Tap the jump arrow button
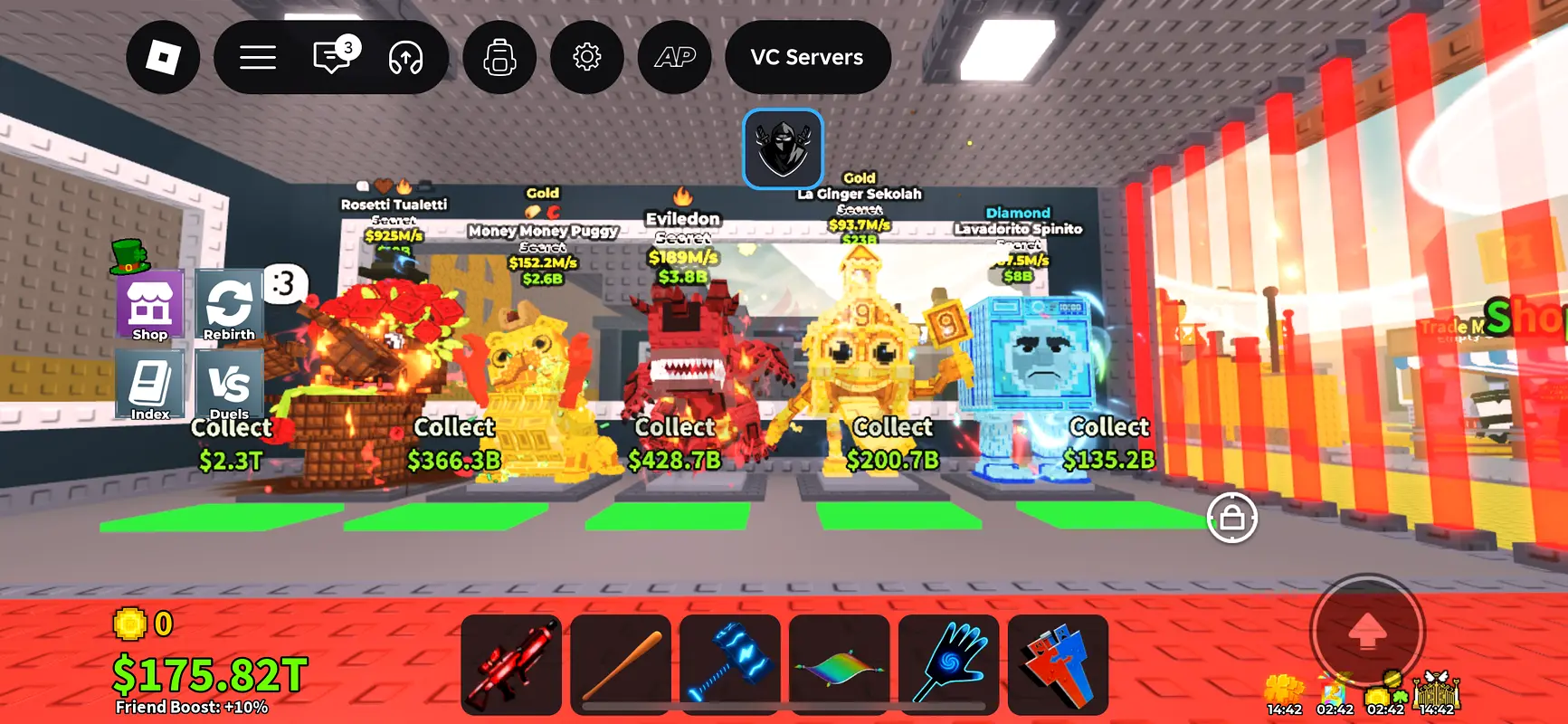Screen dimensions: 1568x724 pyautogui.click(x=1367, y=632)
